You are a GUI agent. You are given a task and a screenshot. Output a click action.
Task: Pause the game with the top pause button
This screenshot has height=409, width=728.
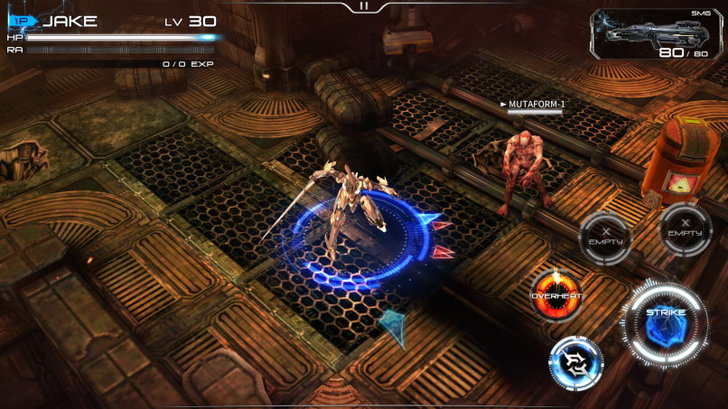[x=363, y=6]
